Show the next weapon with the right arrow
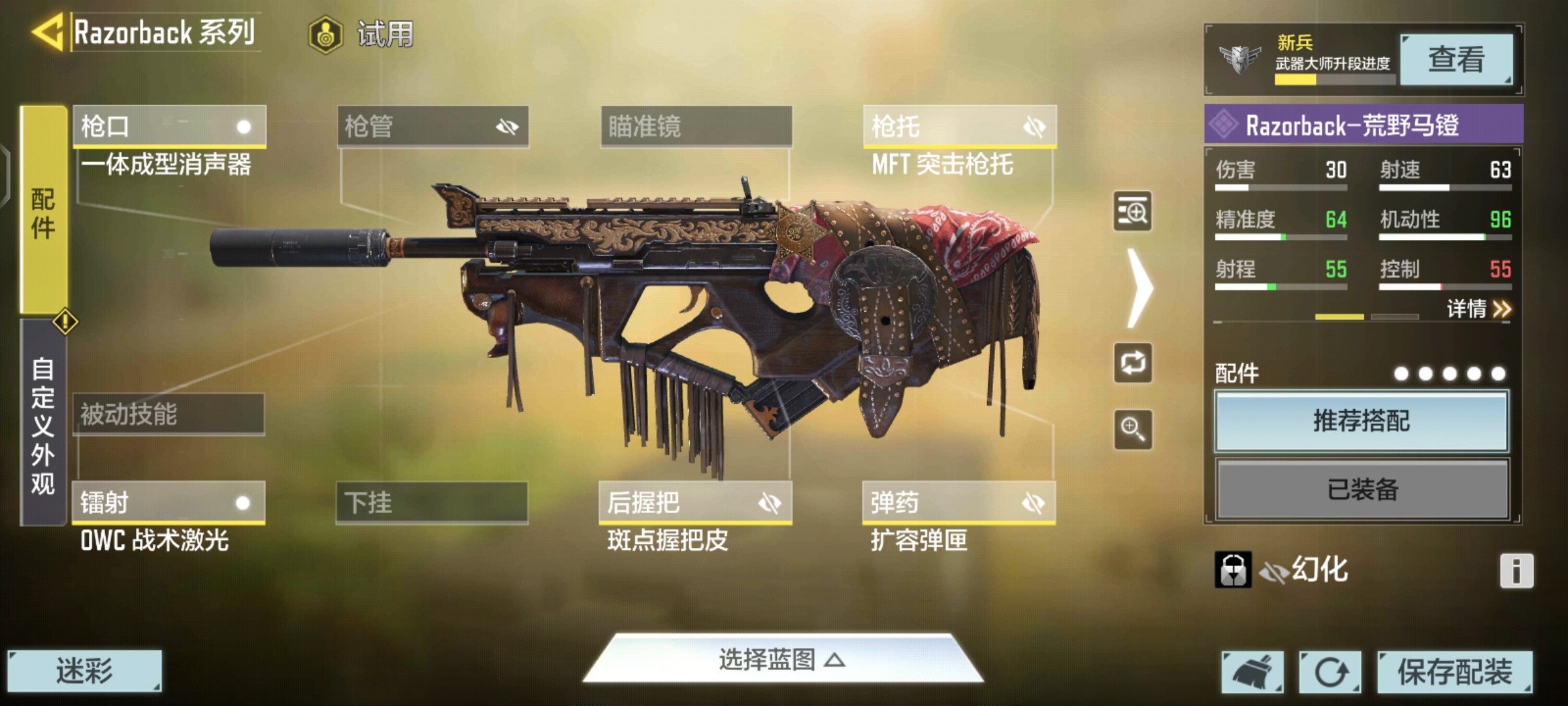Screen dimensions: 1568x706 point(1140,288)
